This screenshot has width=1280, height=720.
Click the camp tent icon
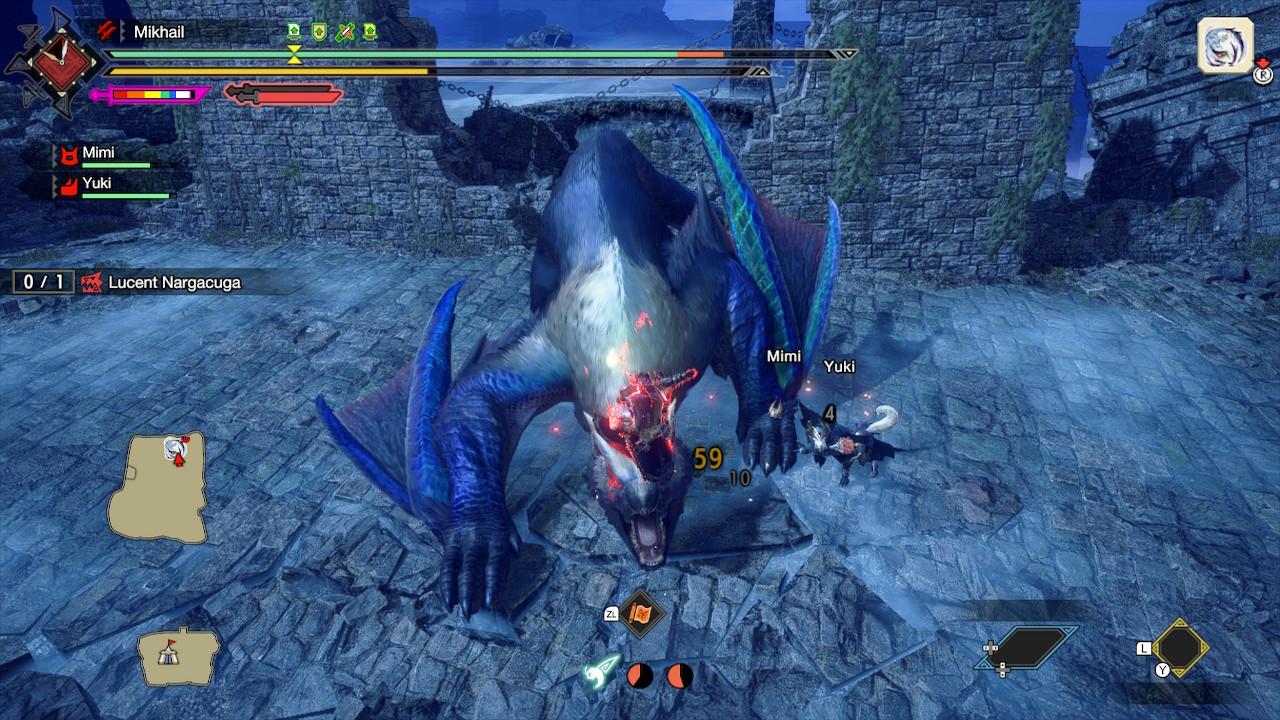[179, 655]
